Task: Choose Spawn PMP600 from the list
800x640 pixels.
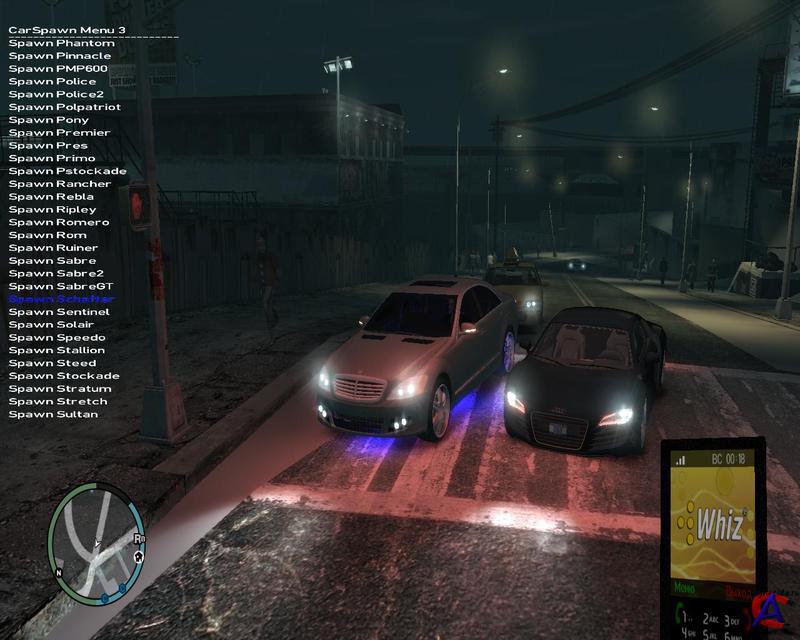Action: pos(59,68)
